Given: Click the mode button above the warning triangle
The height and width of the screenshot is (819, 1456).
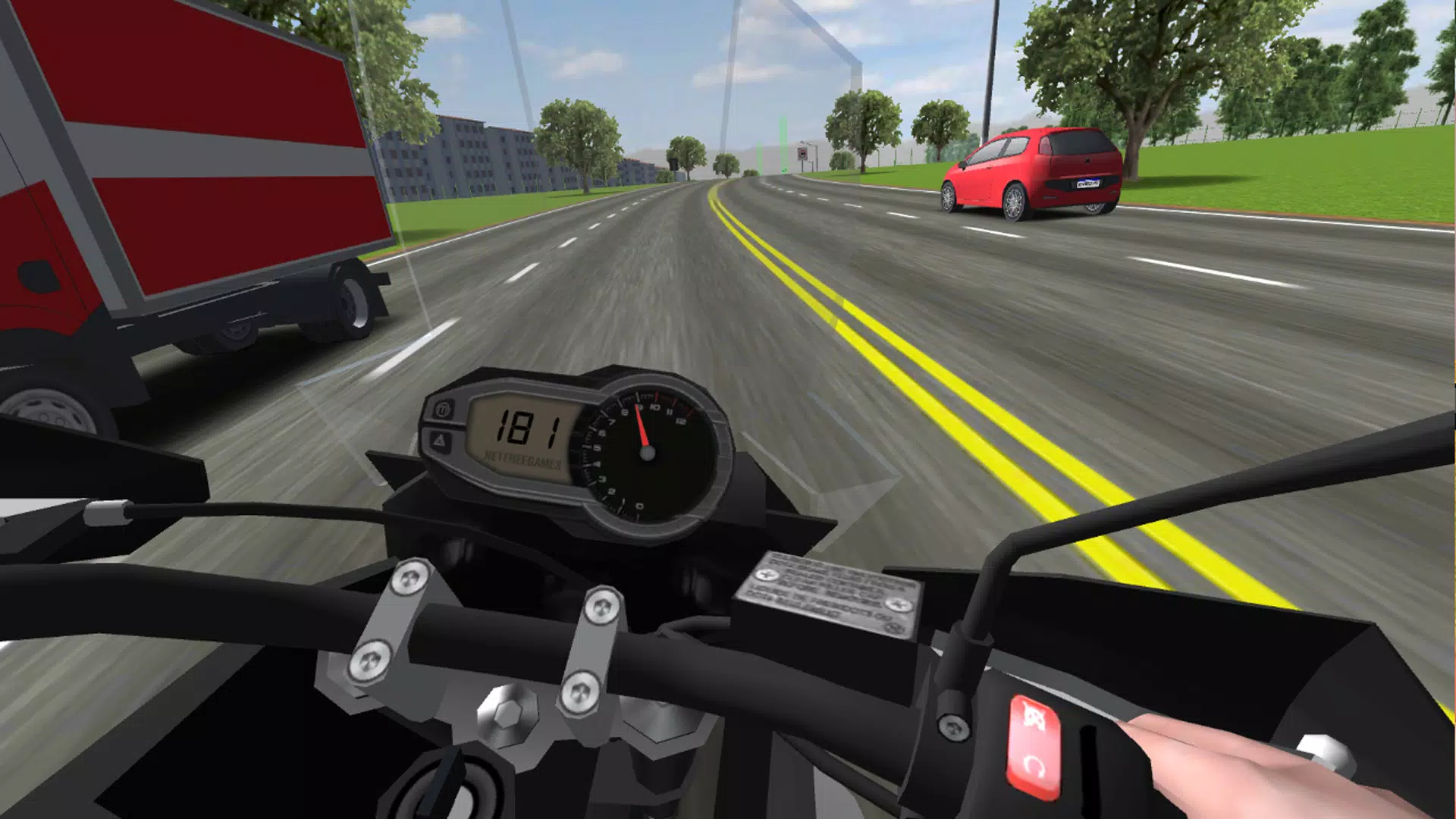Looking at the screenshot, I should pos(443,409).
